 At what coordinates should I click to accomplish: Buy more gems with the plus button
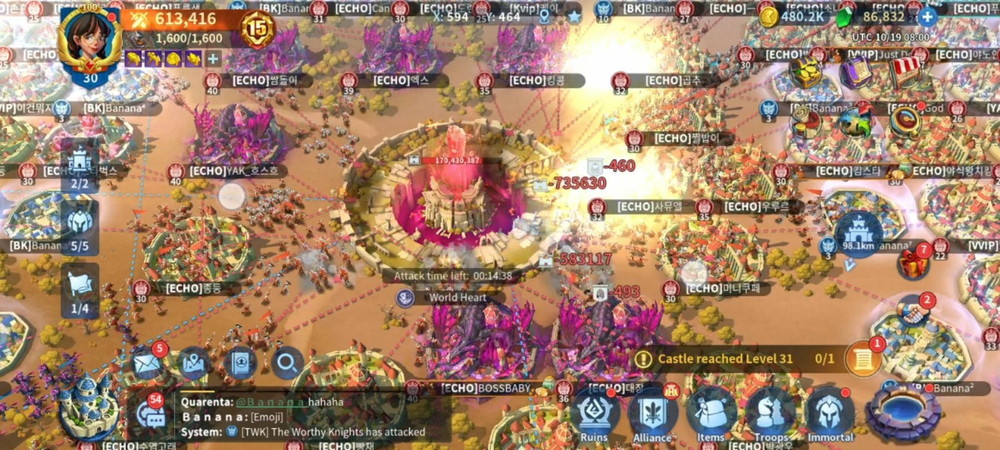(x=928, y=17)
